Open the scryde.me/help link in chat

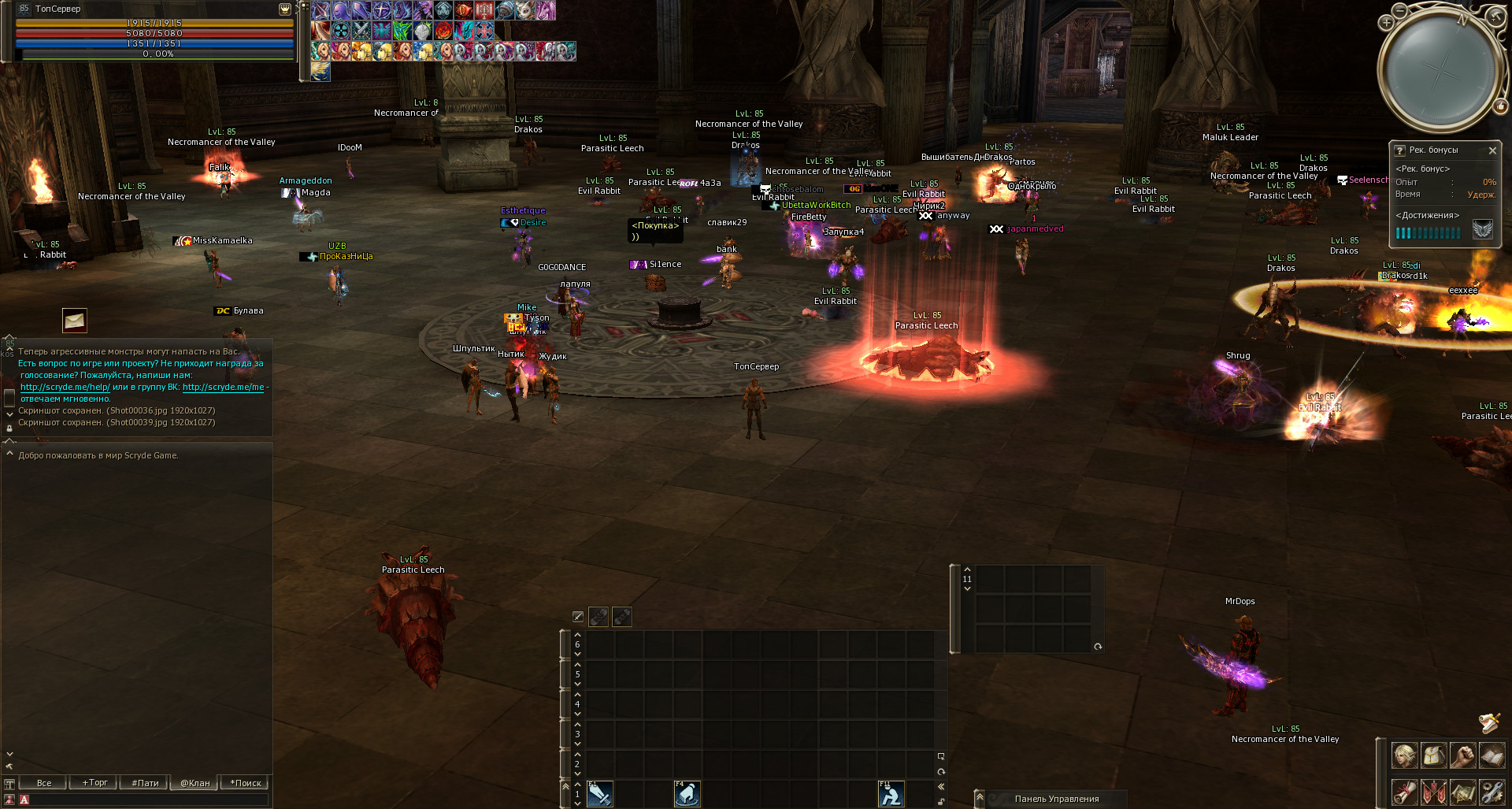point(65,388)
